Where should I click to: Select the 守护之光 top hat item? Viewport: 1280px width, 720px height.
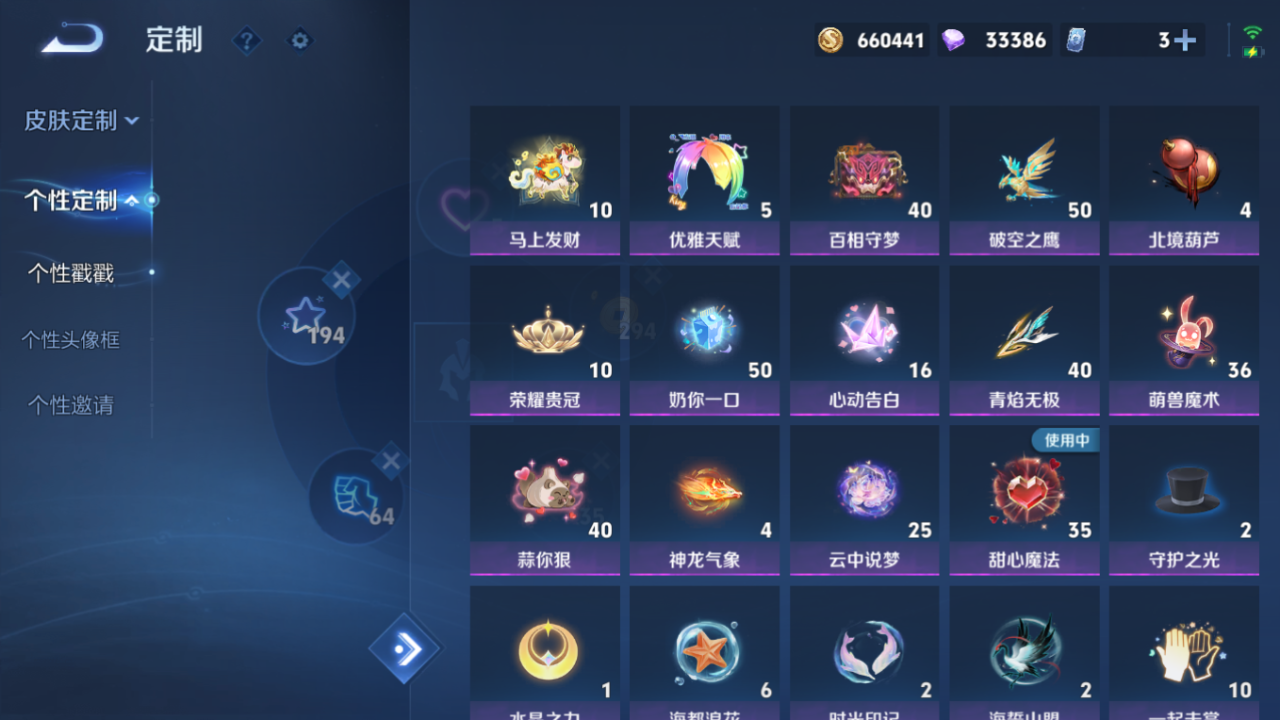pos(1184,500)
